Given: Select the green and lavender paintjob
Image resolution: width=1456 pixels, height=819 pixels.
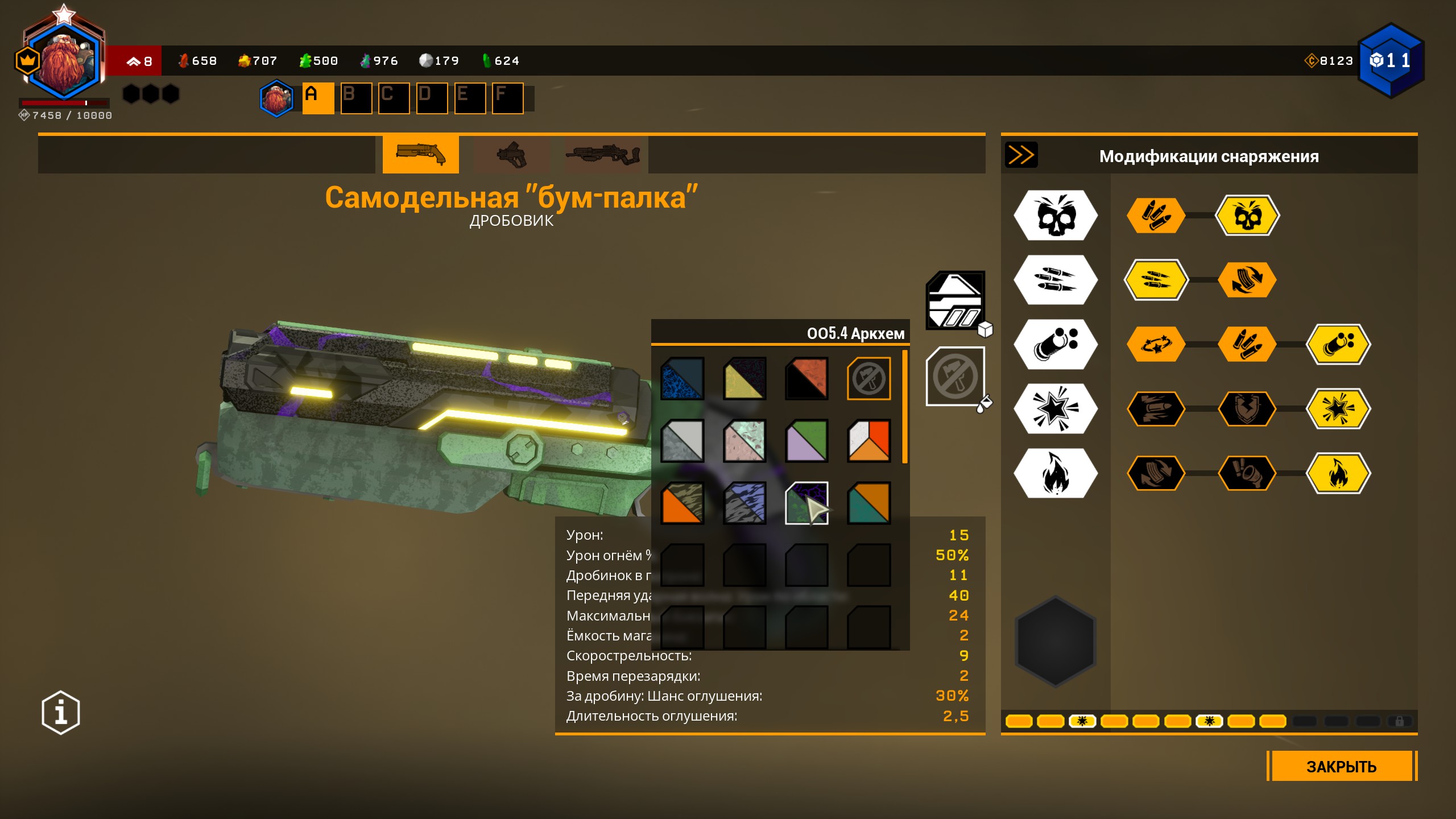Looking at the screenshot, I should click(806, 441).
